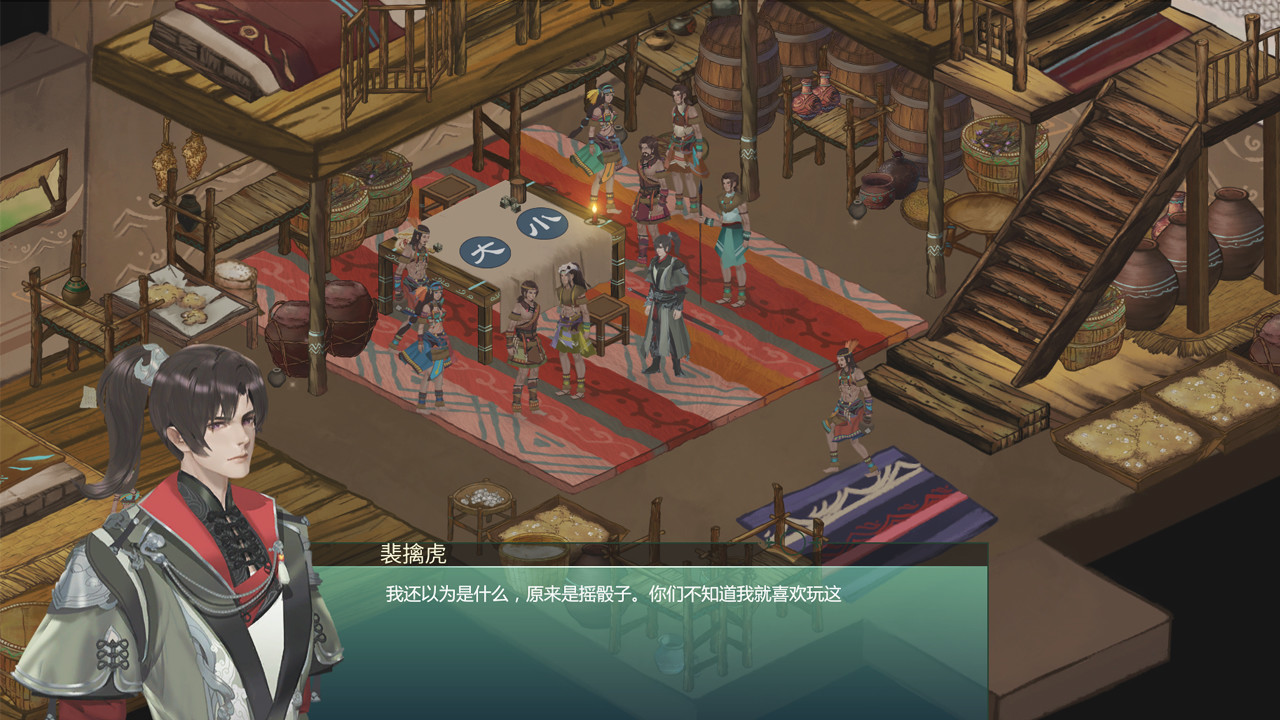Click the lit candle on the table
This screenshot has width=1280, height=720.
(x=594, y=213)
